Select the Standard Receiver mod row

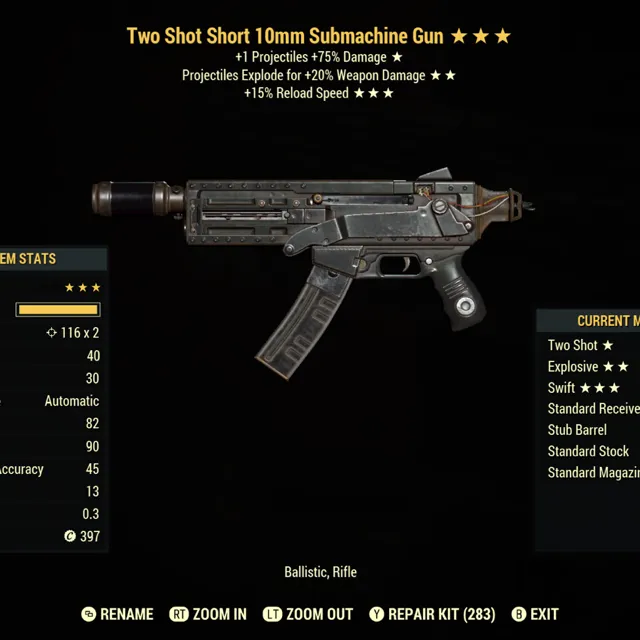coord(593,409)
